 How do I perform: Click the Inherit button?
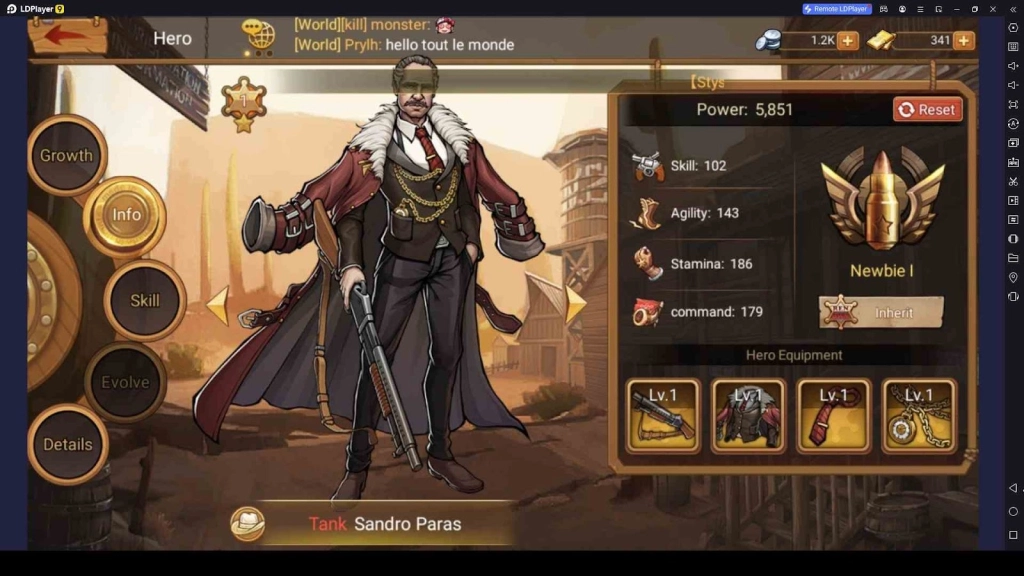tap(882, 313)
